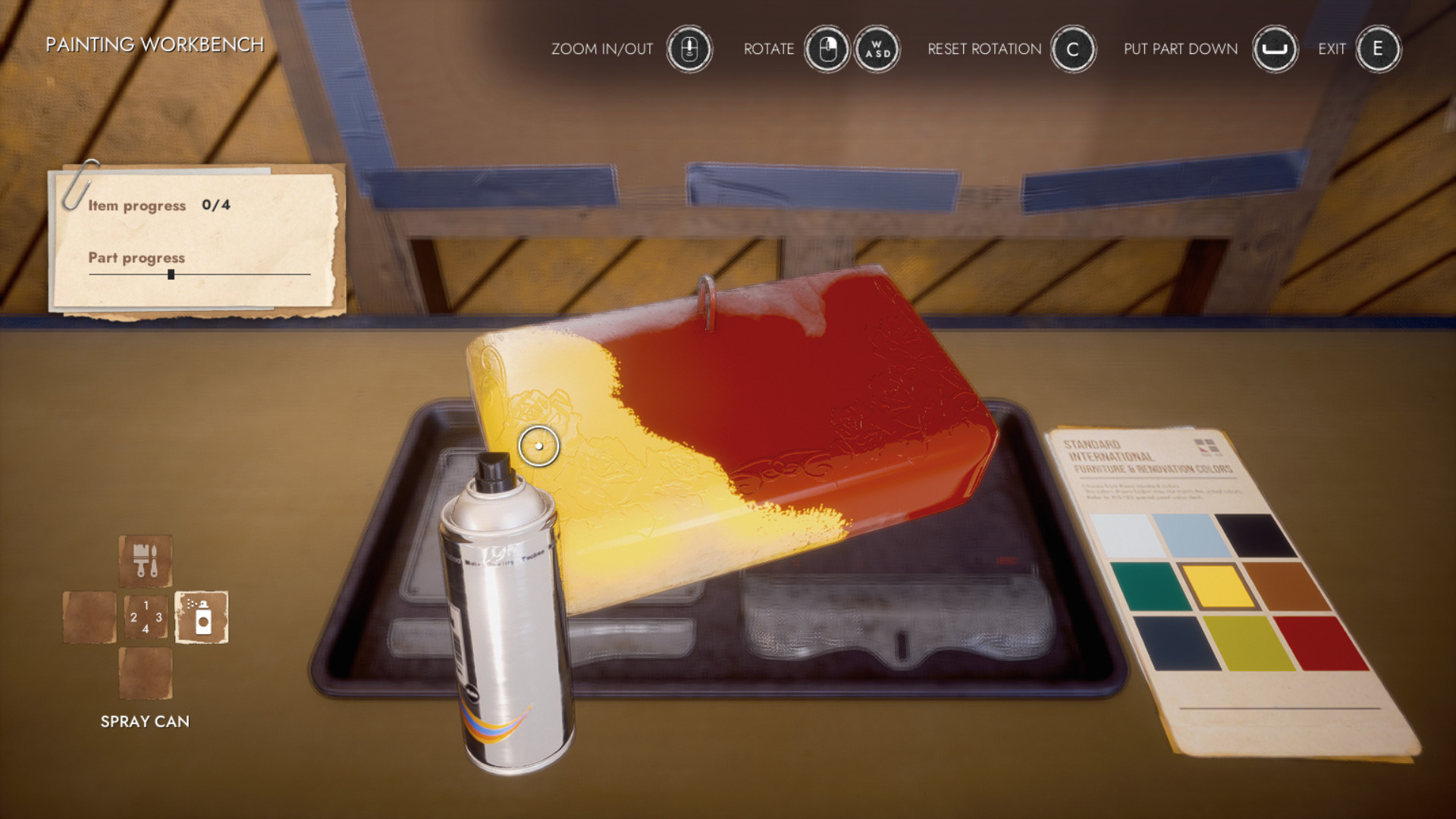This screenshot has width=1456, height=819.
Task: Choose the brush and roller tool icon
Action: [146, 561]
